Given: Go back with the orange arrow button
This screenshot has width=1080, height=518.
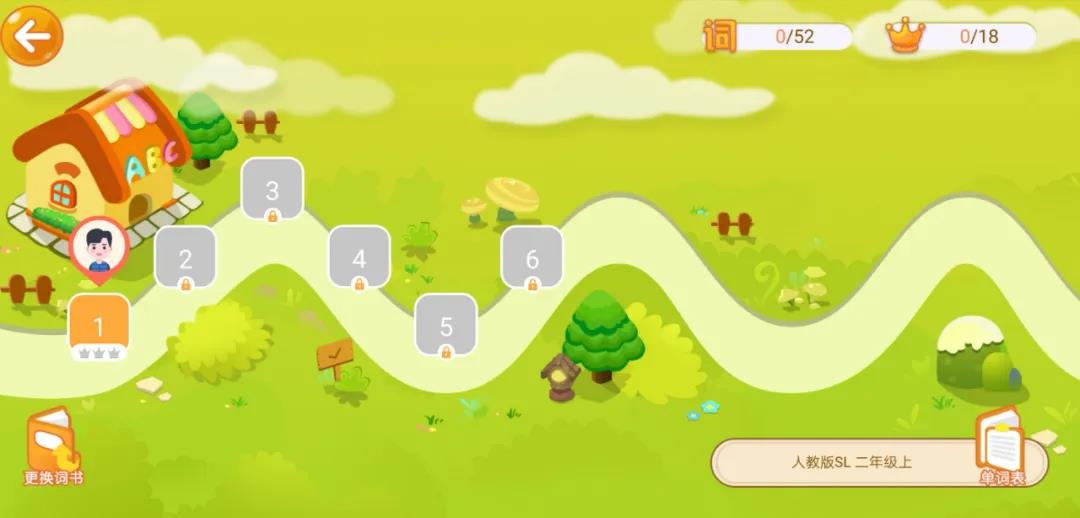Looking at the screenshot, I should tap(32, 37).
